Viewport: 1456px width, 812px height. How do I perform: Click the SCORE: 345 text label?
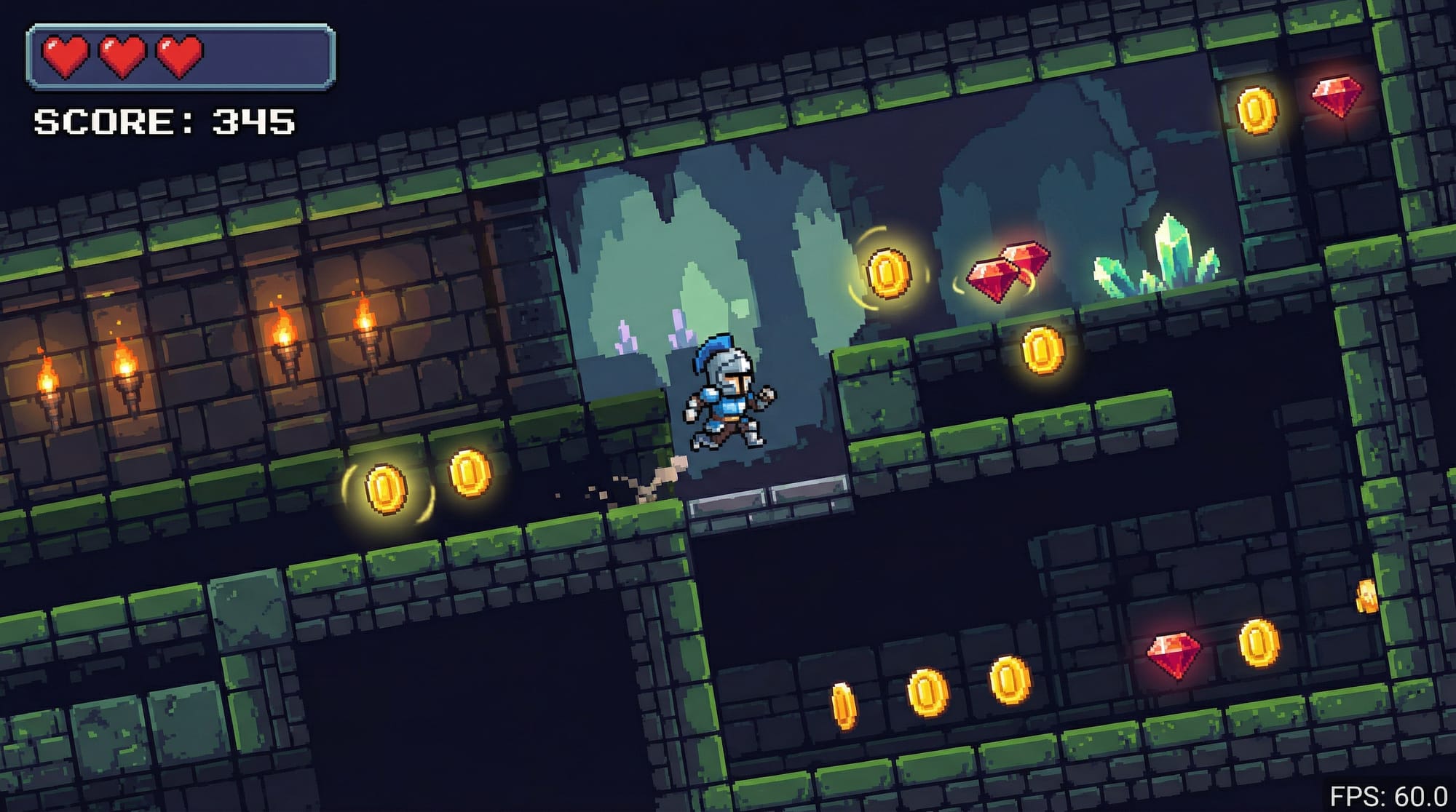tap(164, 122)
